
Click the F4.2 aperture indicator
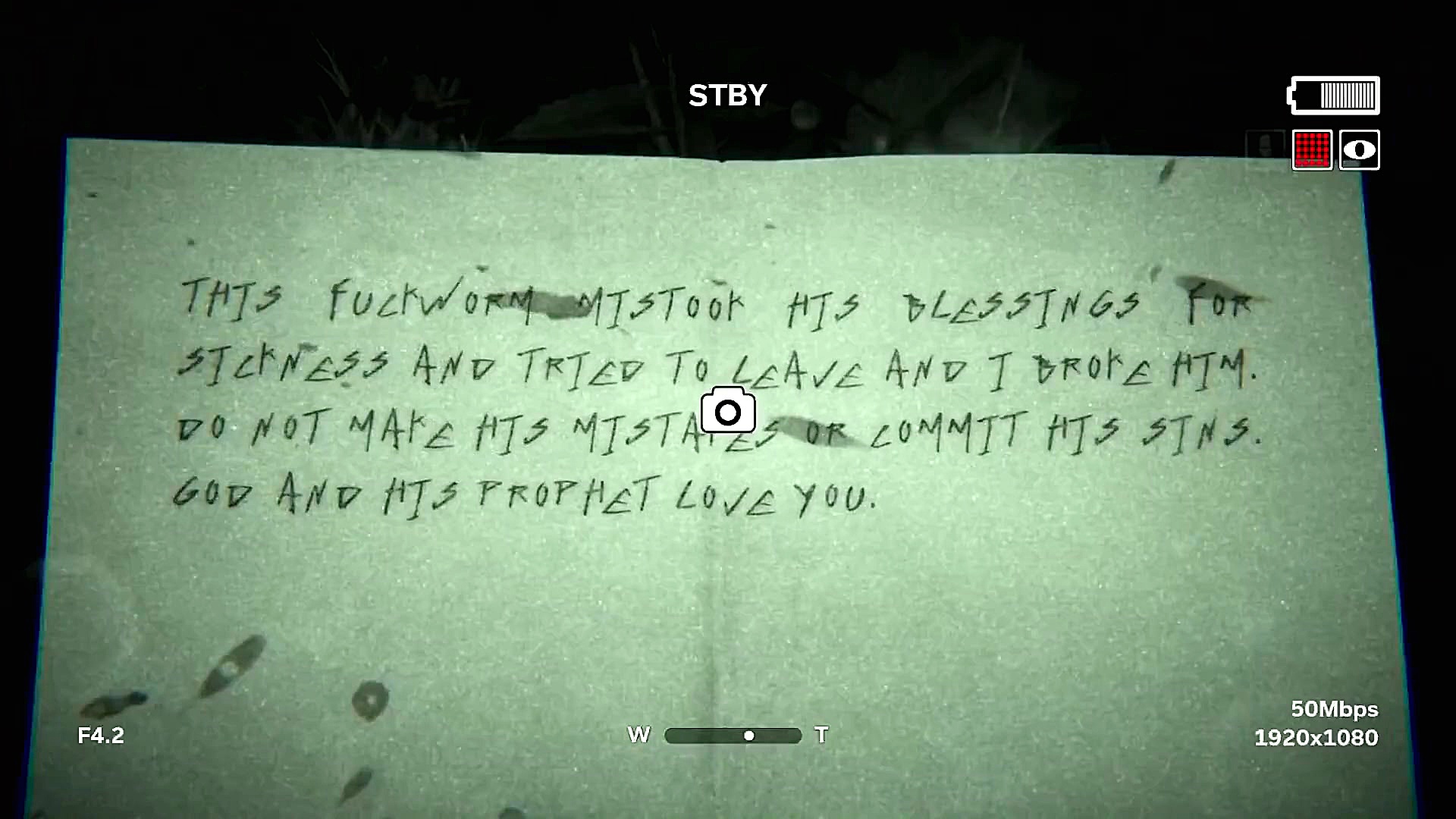tap(101, 734)
